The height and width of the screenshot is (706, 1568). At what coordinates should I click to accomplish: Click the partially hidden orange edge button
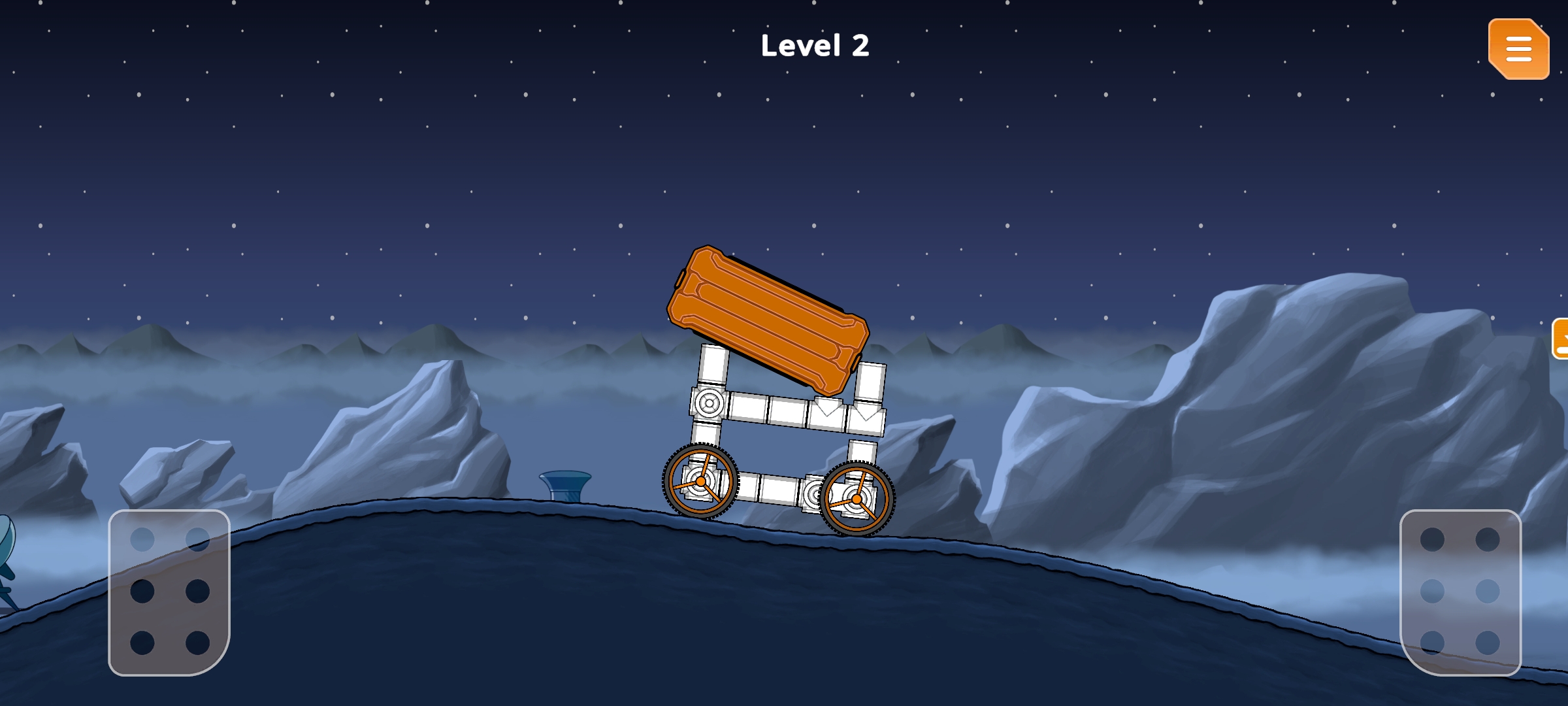pos(1561,339)
